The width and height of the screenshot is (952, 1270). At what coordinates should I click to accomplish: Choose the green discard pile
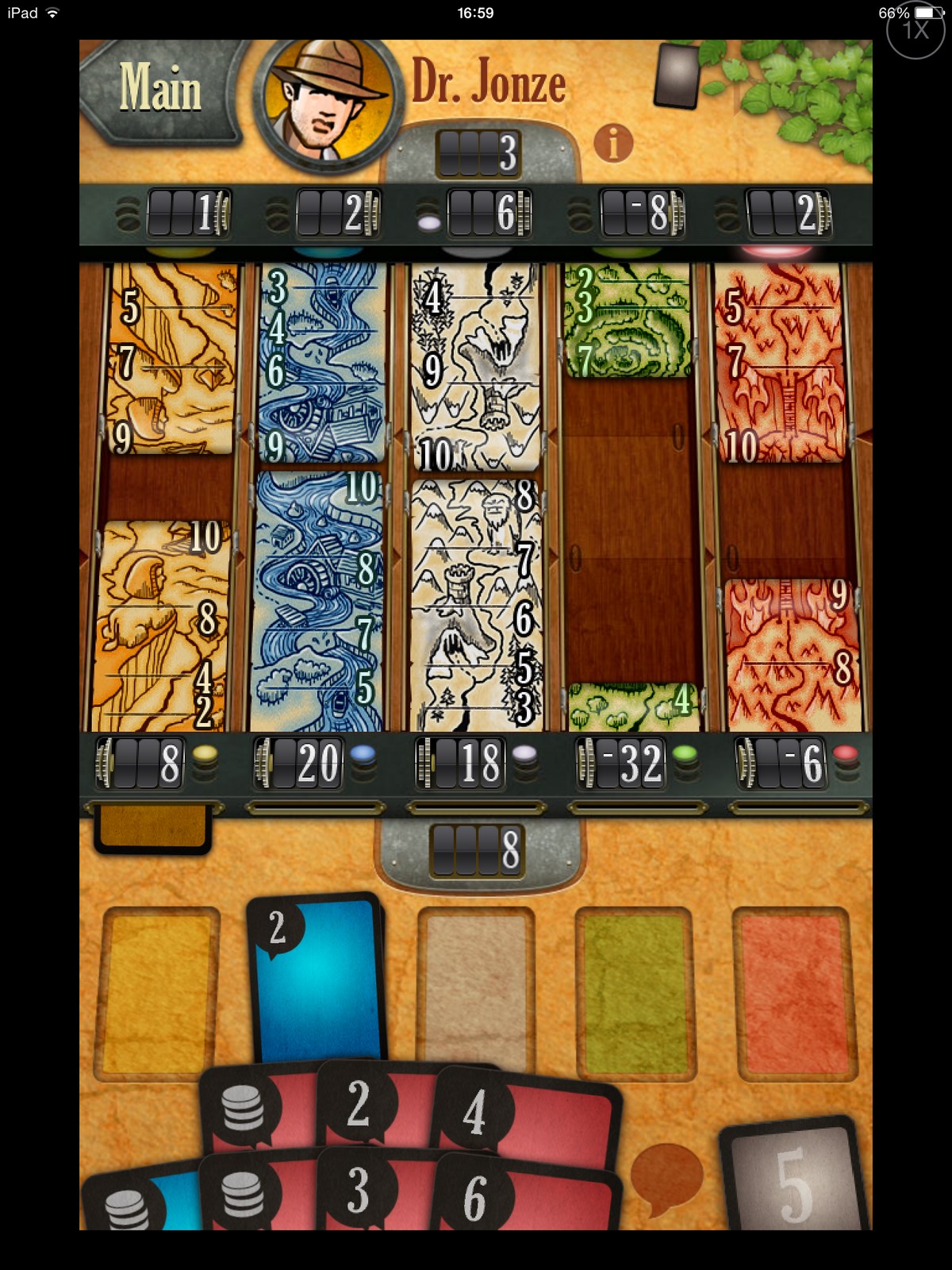tap(635, 992)
